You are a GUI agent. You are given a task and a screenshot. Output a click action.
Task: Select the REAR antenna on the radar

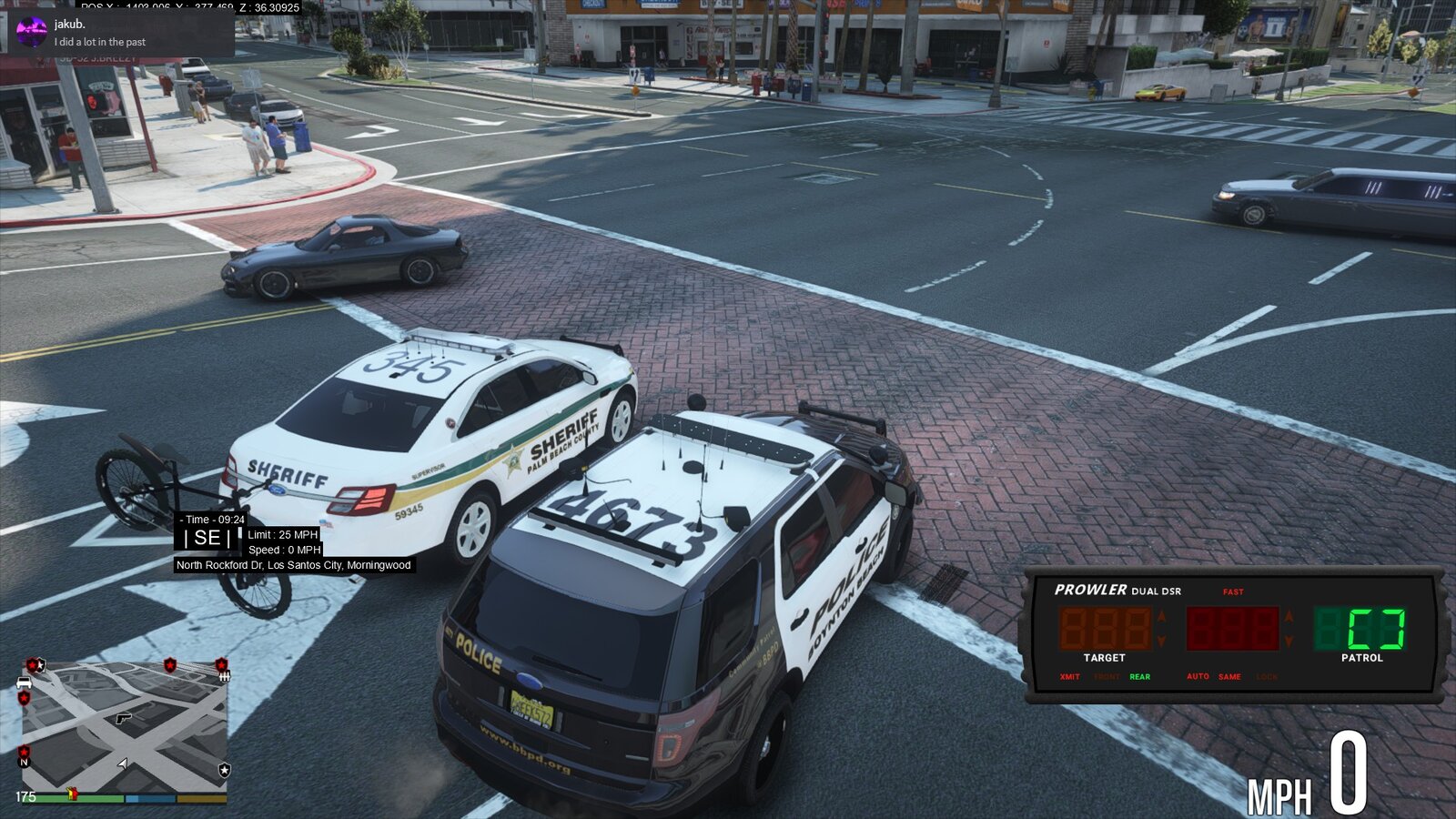1139,677
